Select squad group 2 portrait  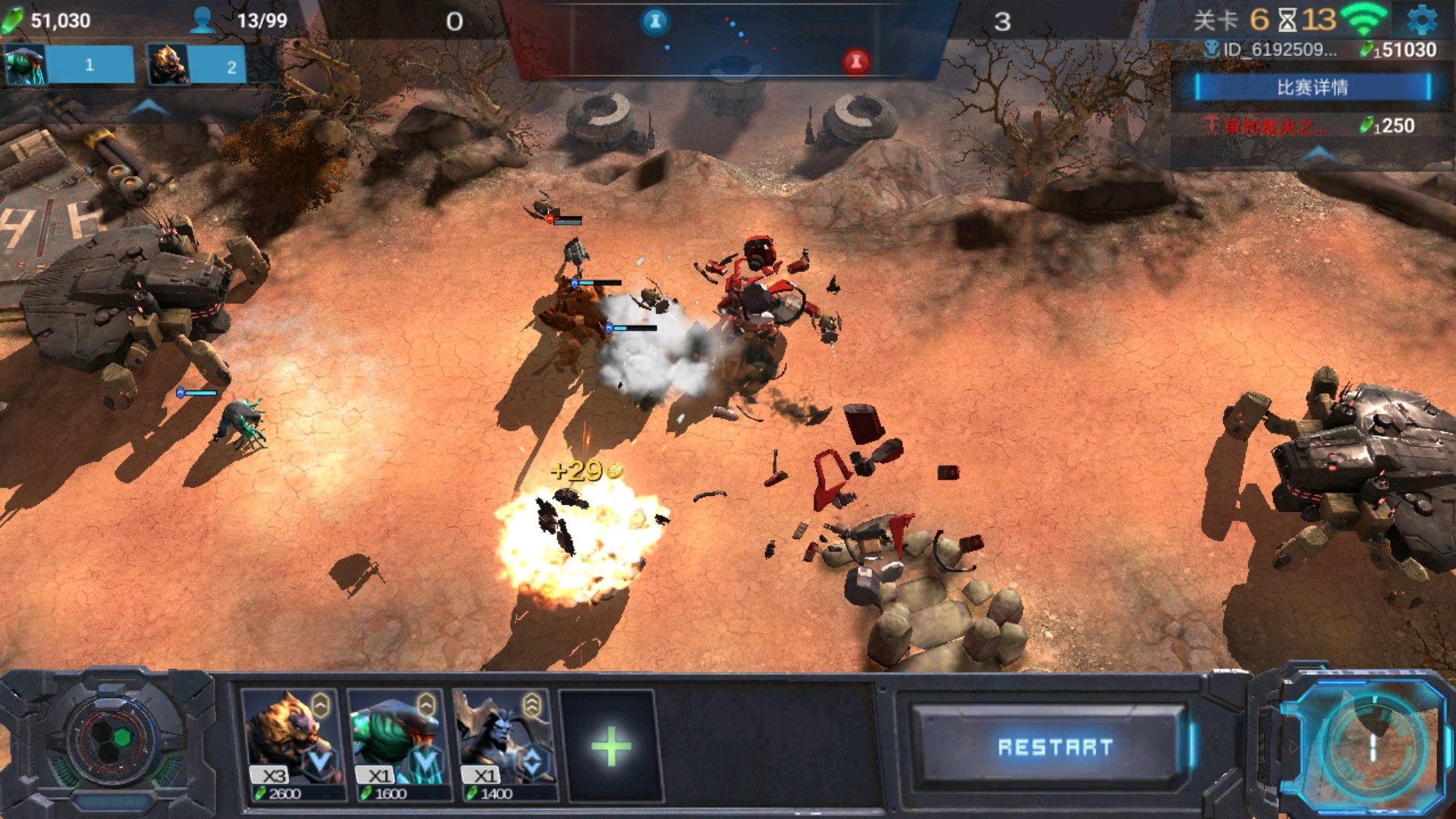(x=168, y=65)
